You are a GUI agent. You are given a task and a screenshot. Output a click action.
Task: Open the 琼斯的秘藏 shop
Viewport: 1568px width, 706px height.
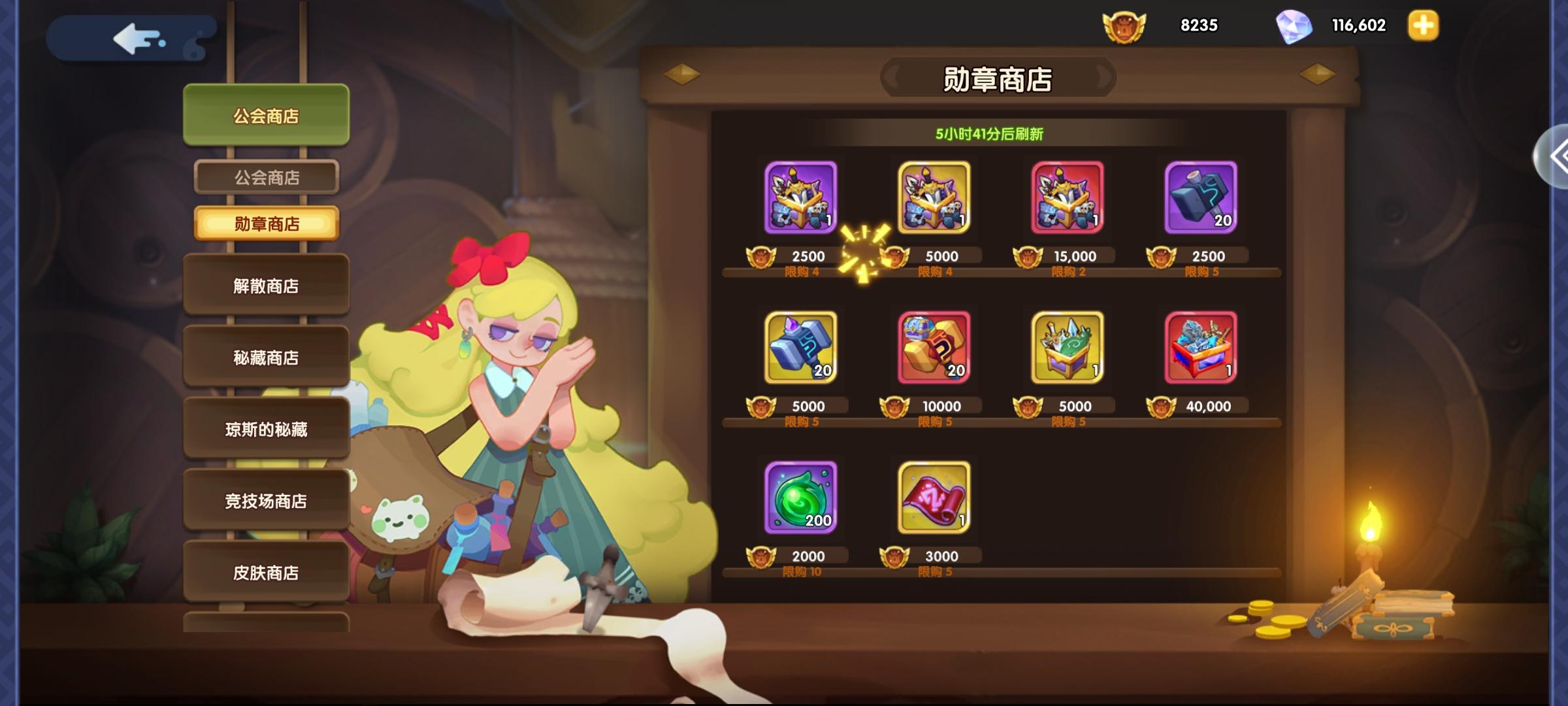[266, 429]
